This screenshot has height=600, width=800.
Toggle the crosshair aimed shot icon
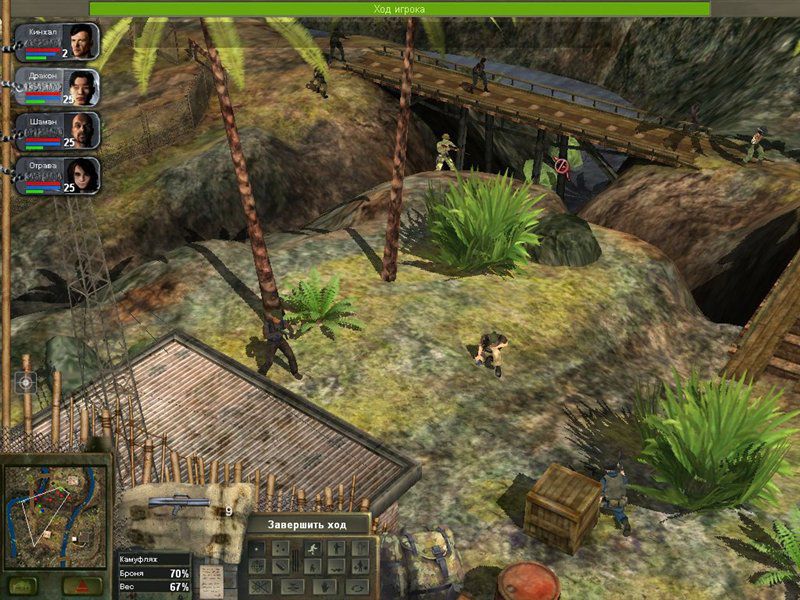coord(257,566)
